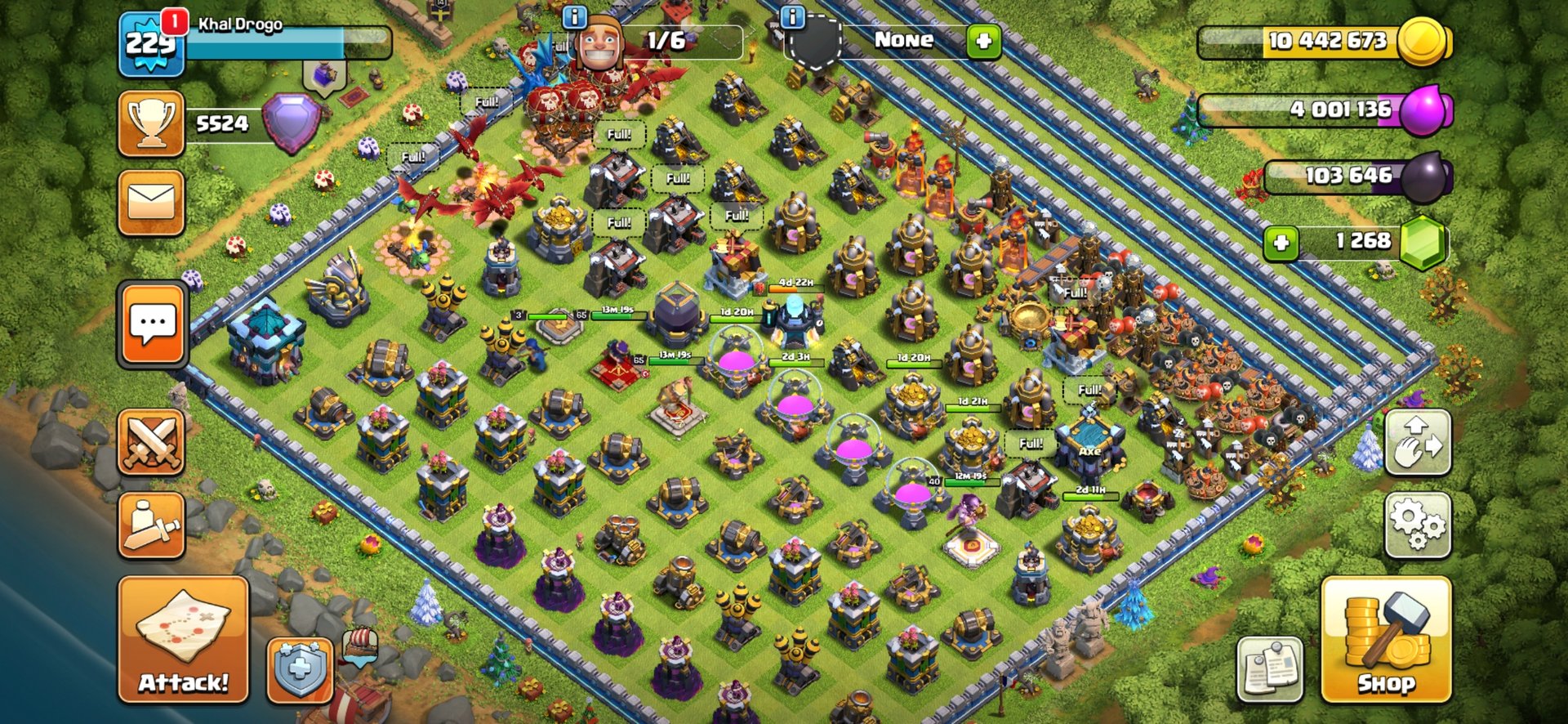View trophy league rankings
The width and height of the screenshot is (1568, 724).
(x=151, y=123)
